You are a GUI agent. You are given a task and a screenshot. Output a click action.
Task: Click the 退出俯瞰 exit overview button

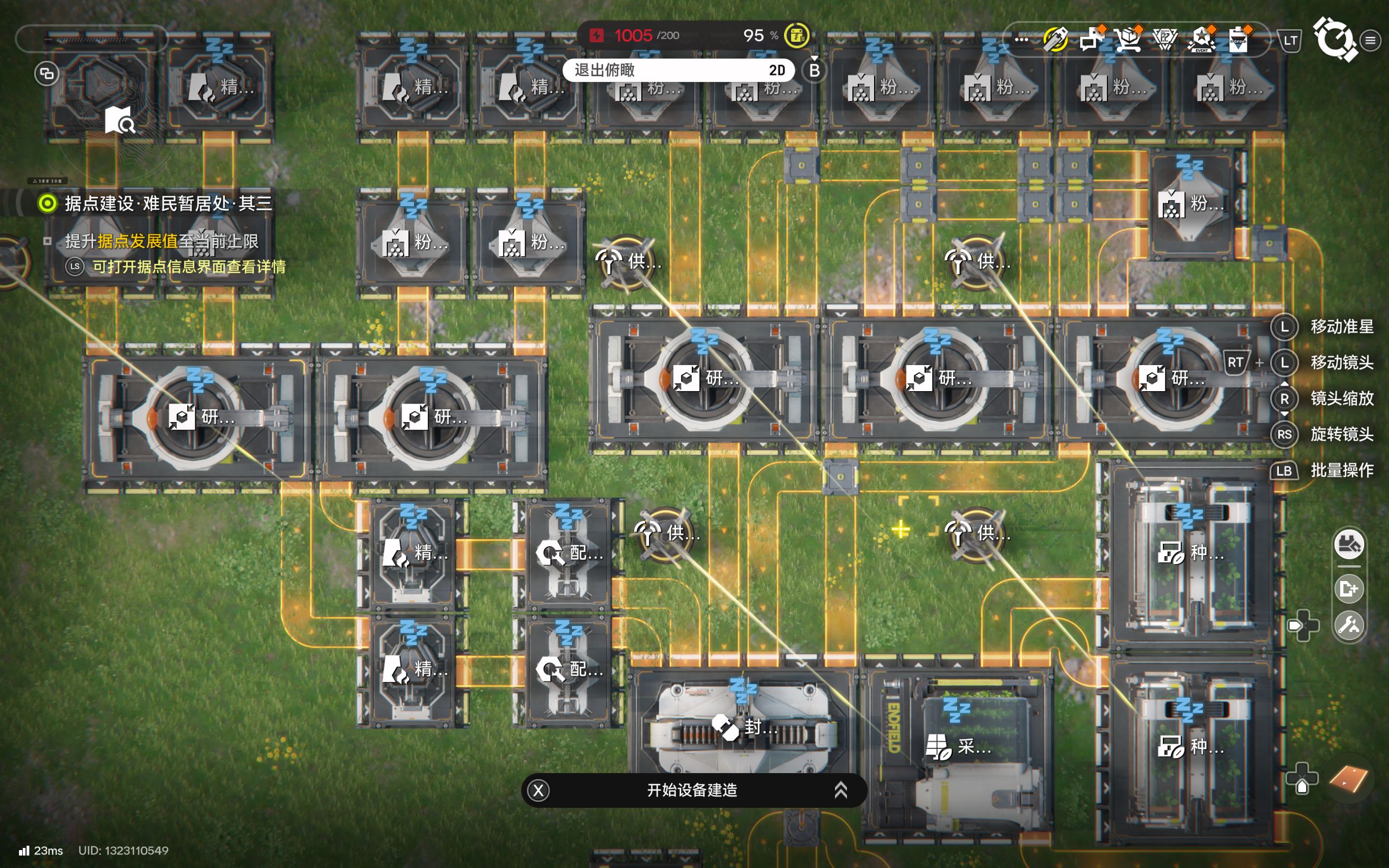[678, 70]
